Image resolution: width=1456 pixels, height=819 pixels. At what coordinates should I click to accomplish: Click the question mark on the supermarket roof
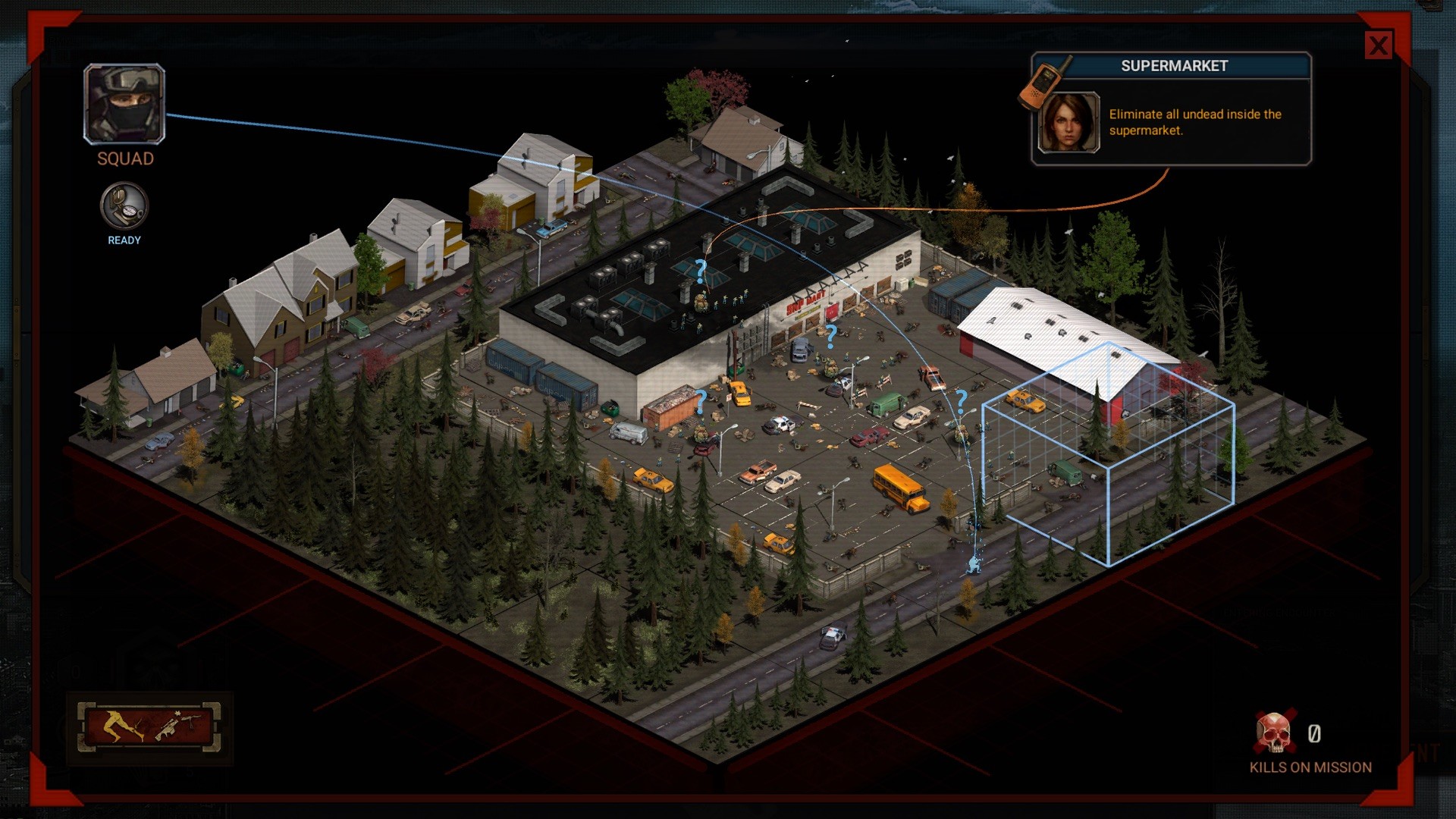(x=699, y=269)
